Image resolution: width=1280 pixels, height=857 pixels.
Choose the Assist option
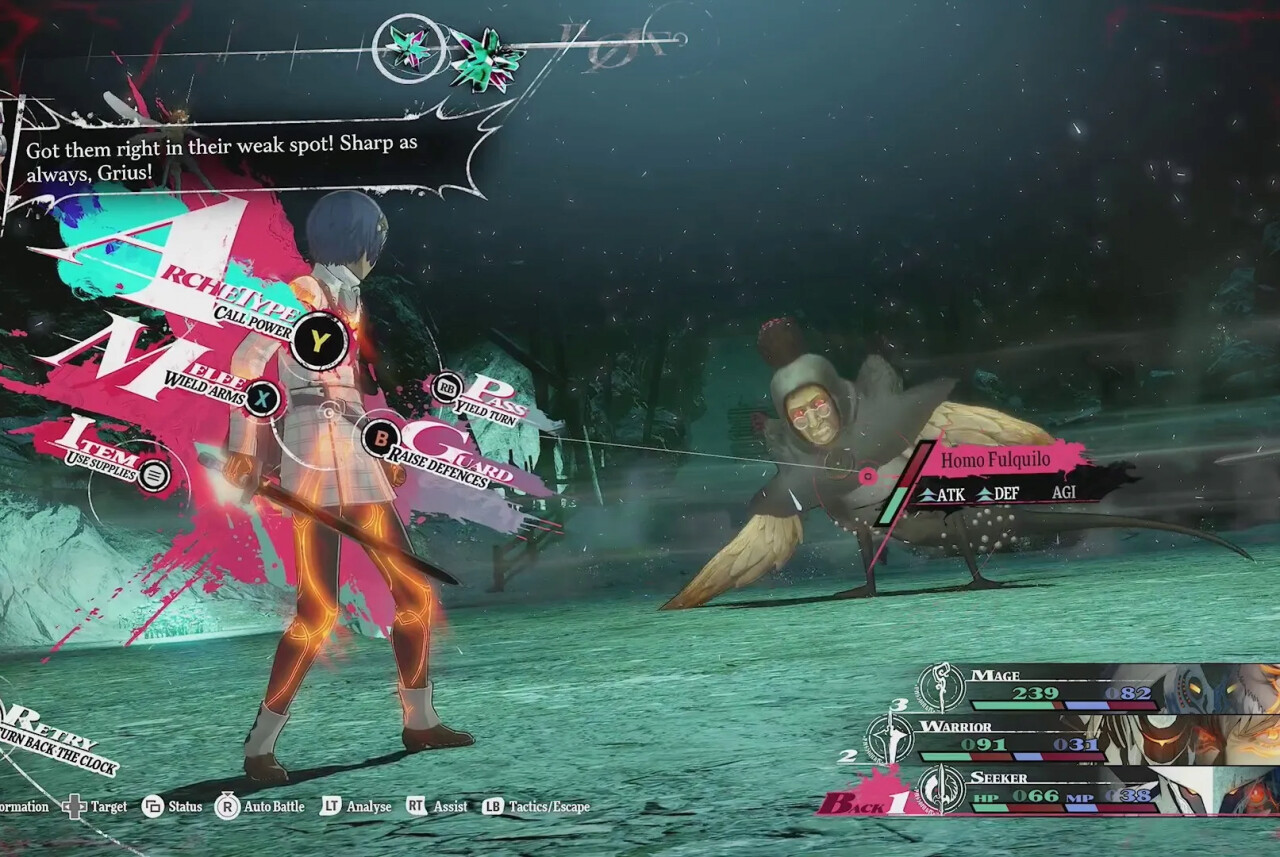pos(438,806)
